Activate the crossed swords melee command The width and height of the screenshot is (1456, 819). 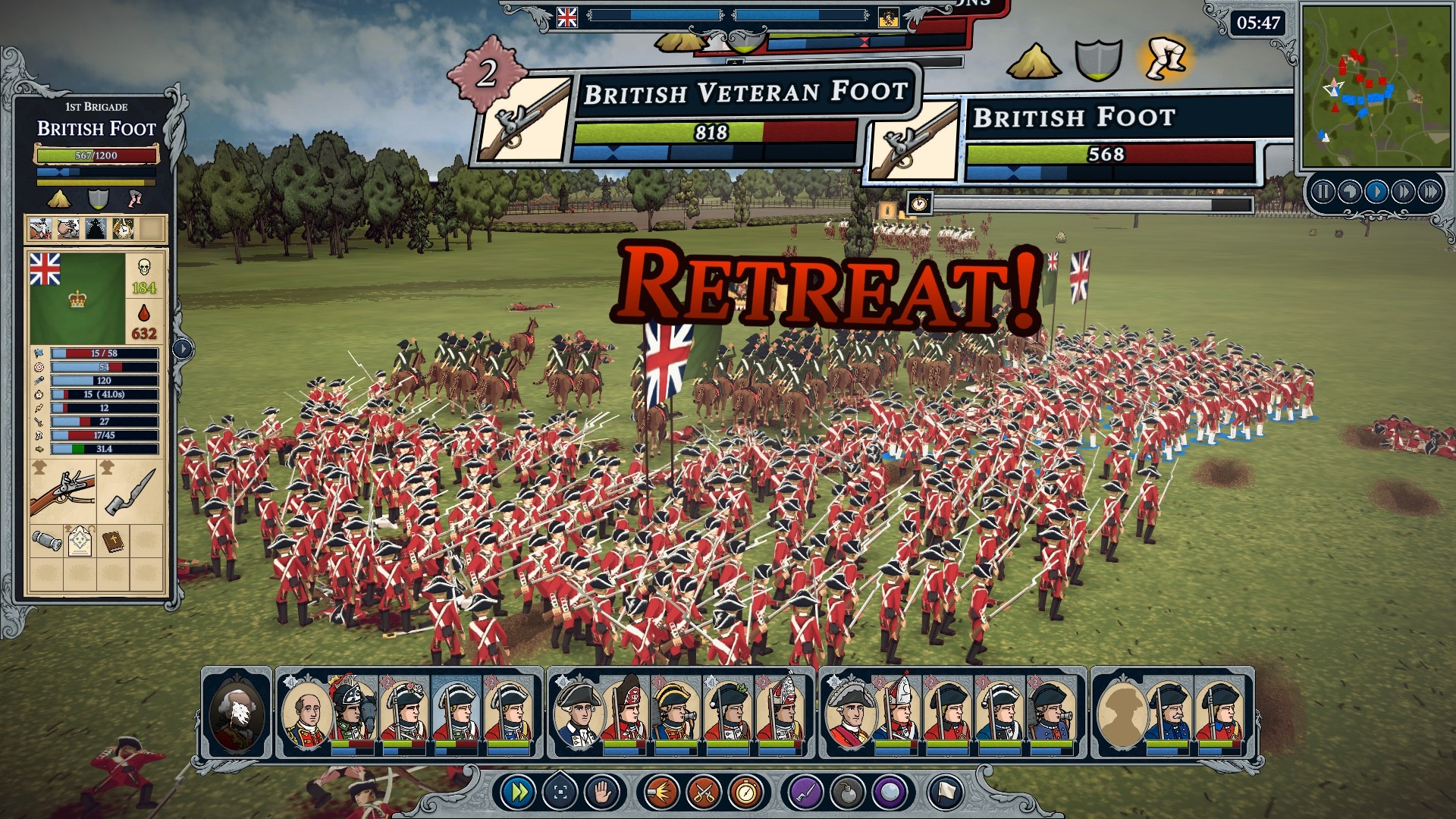point(703,793)
